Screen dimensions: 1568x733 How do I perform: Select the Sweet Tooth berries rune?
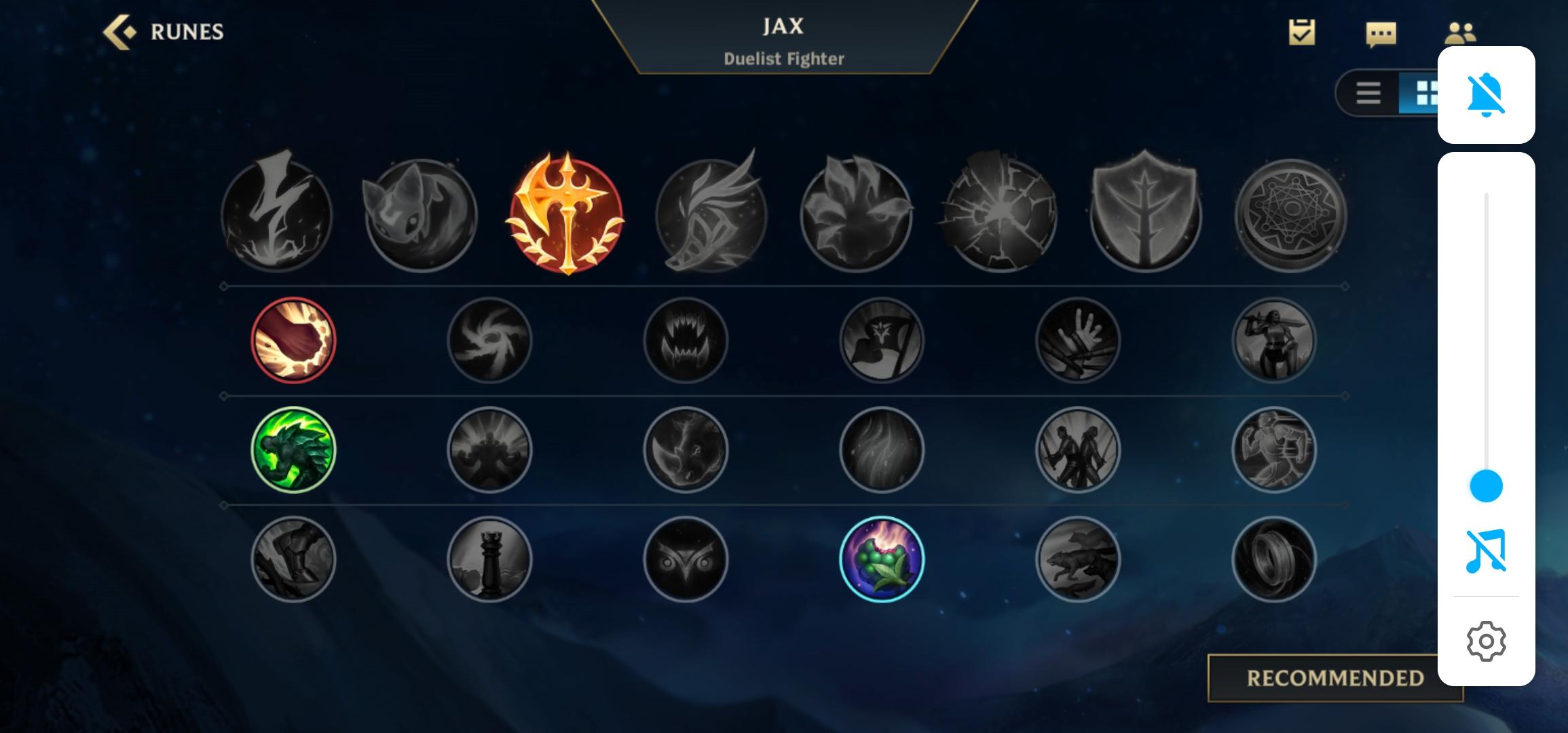881,558
